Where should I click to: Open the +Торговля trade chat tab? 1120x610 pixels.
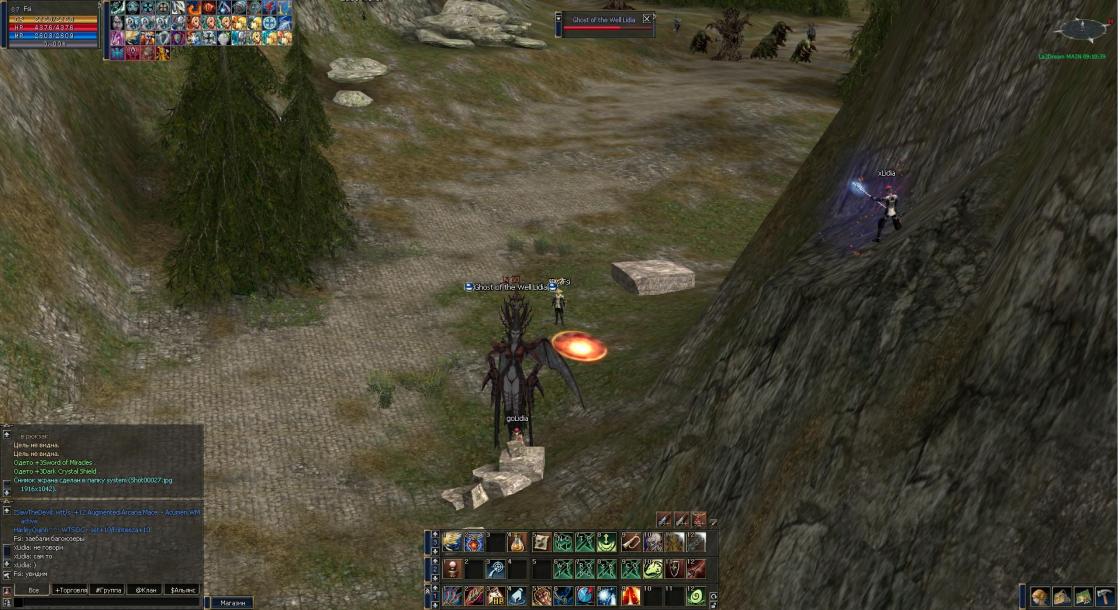click(x=71, y=590)
